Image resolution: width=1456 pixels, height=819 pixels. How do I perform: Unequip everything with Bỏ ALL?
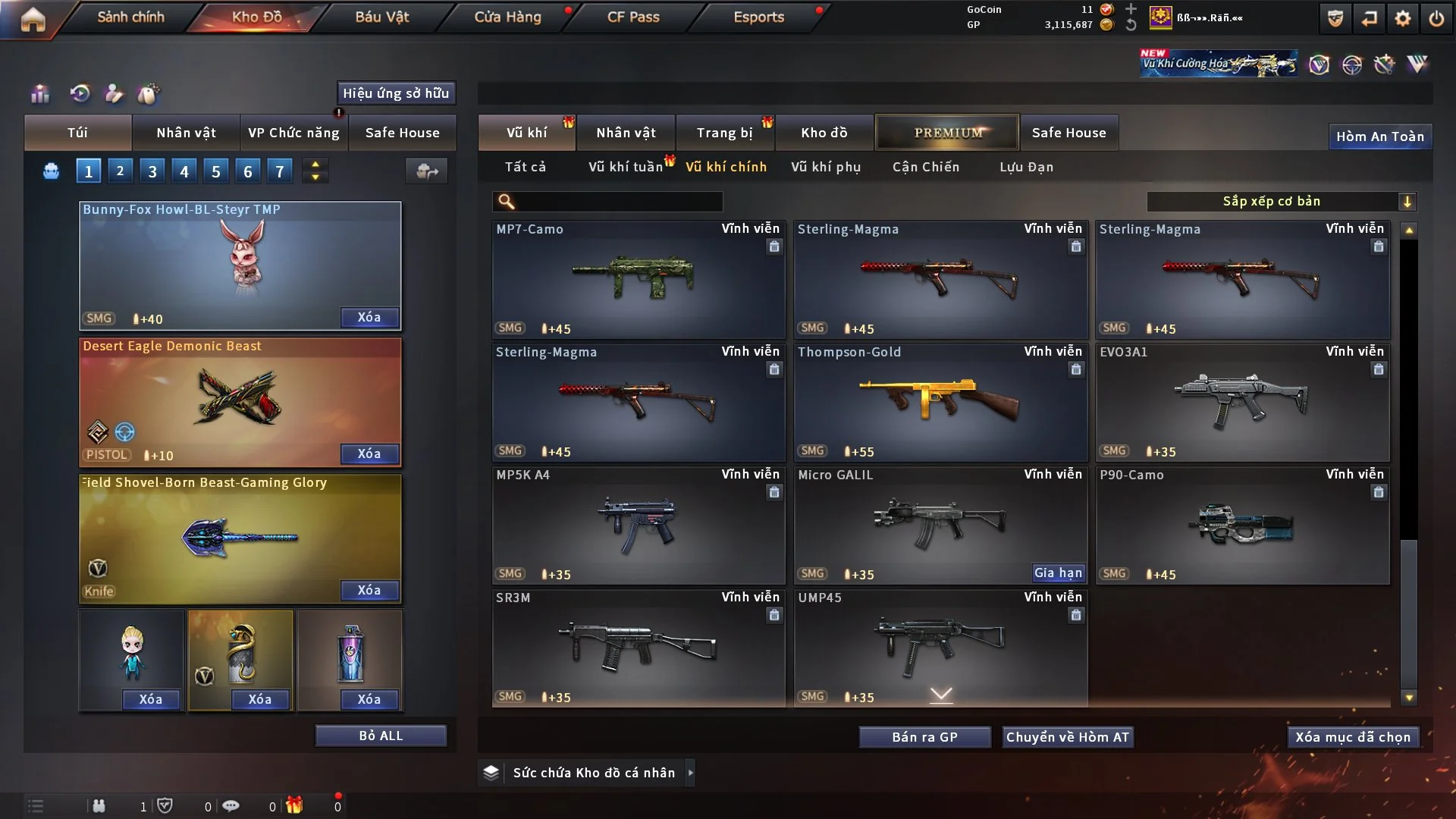pos(381,736)
